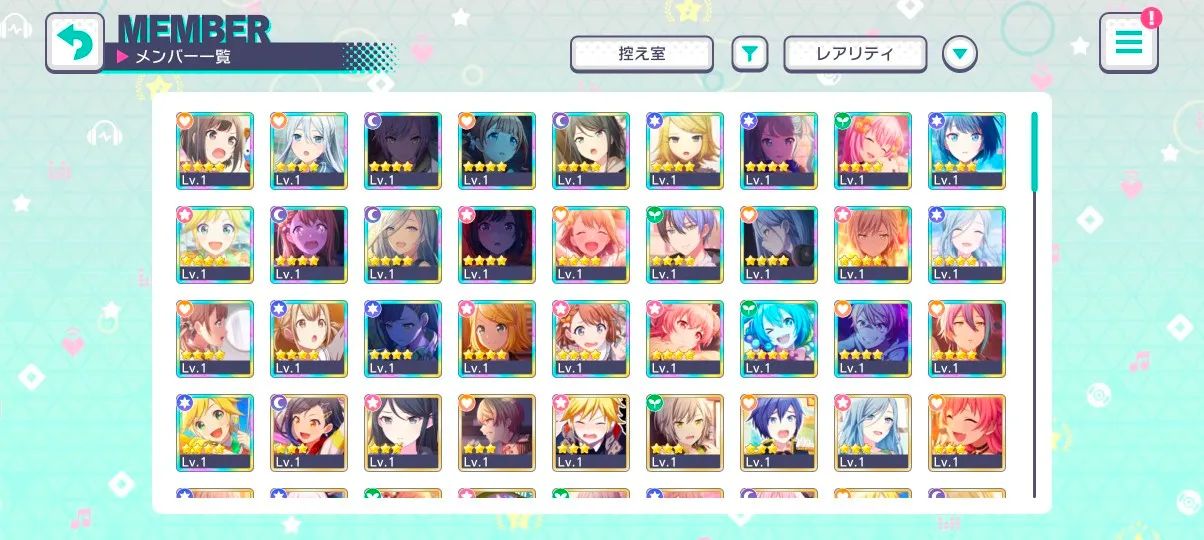The width and height of the screenshot is (1204, 540).
Task: Open the 控え室 waiting room
Action: pyautogui.click(x=641, y=54)
